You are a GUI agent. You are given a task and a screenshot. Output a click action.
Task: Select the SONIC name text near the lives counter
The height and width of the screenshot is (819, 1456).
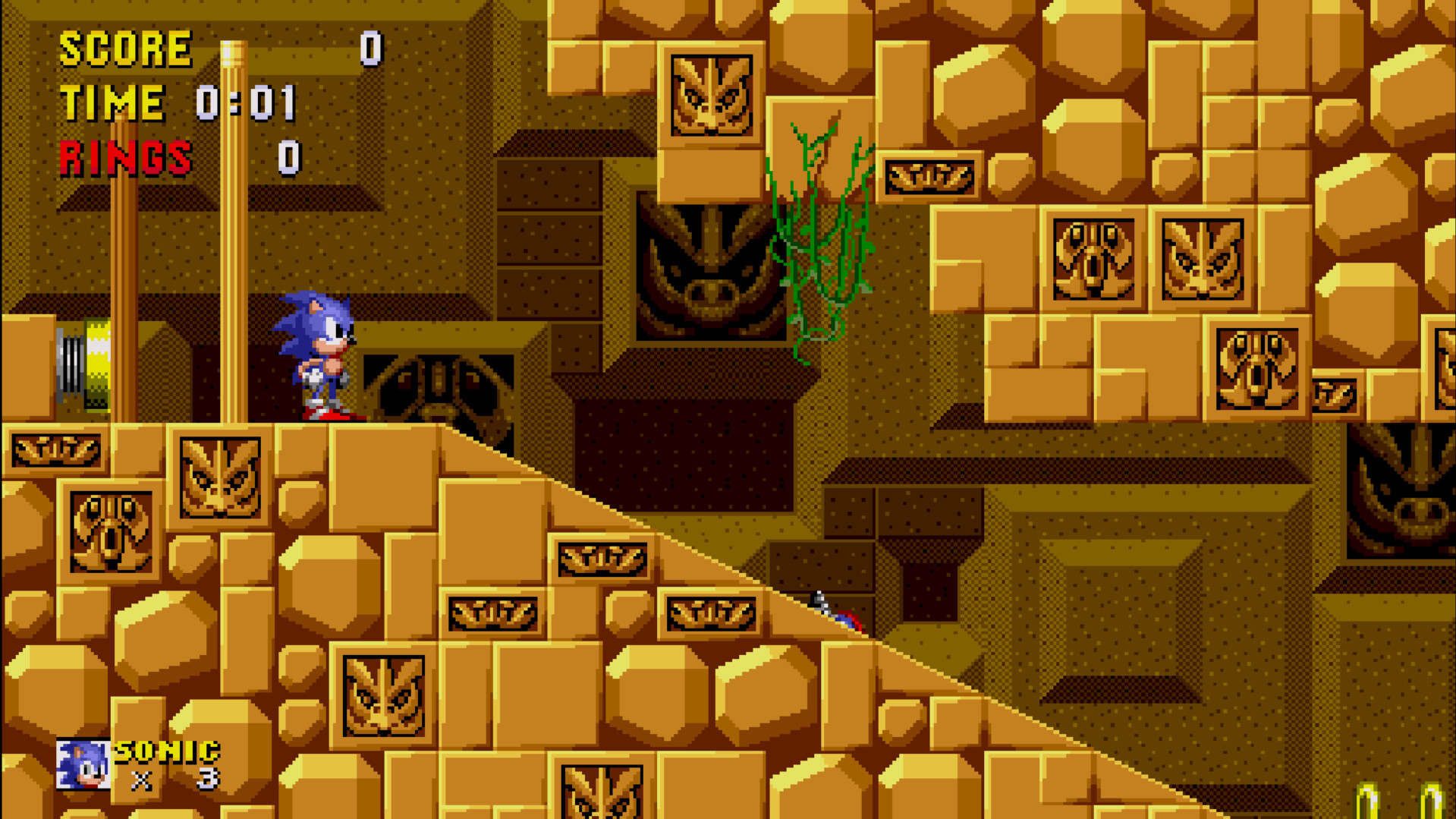click(x=167, y=751)
